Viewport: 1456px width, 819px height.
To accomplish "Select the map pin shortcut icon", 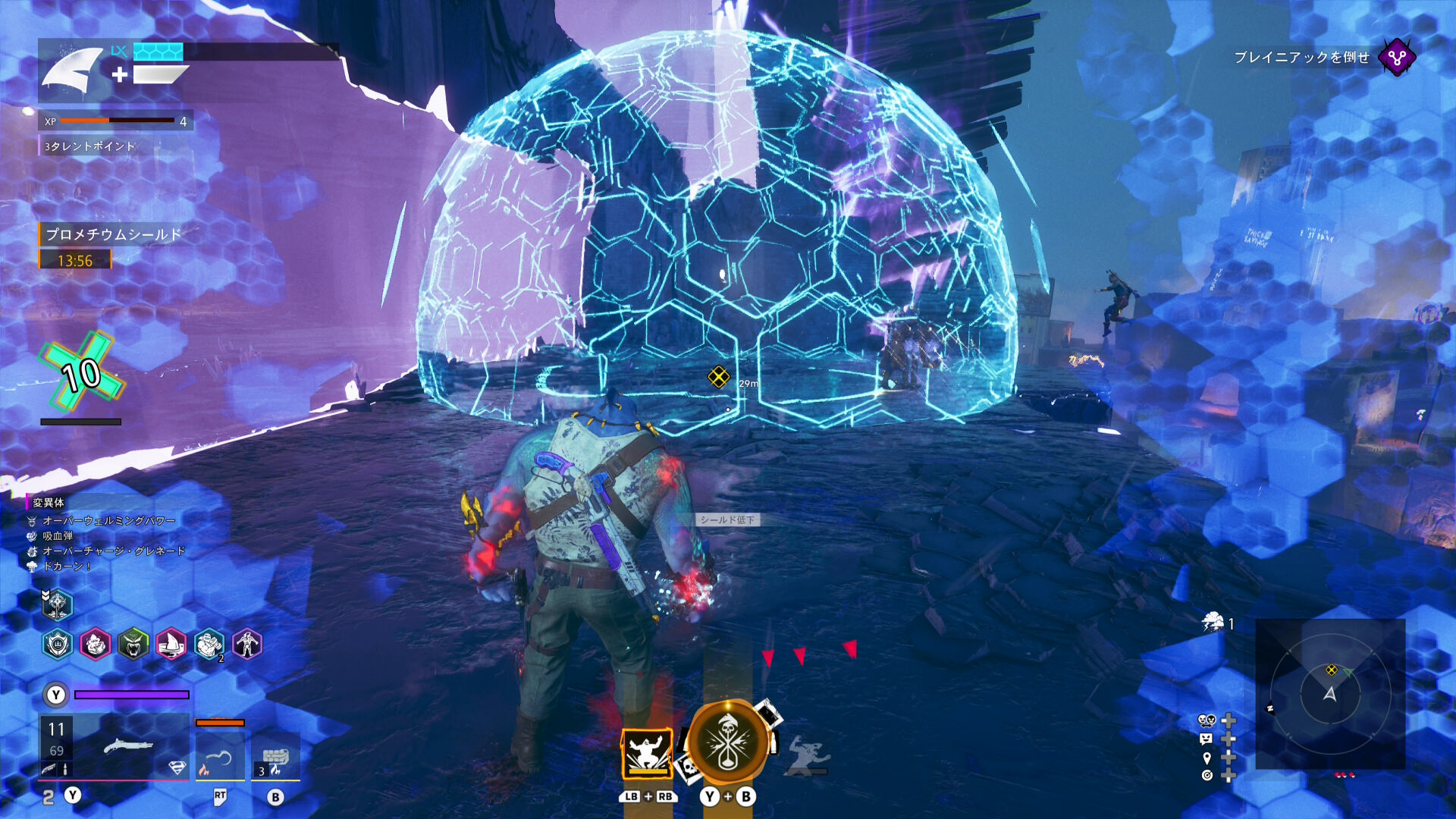I will [x=1207, y=757].
